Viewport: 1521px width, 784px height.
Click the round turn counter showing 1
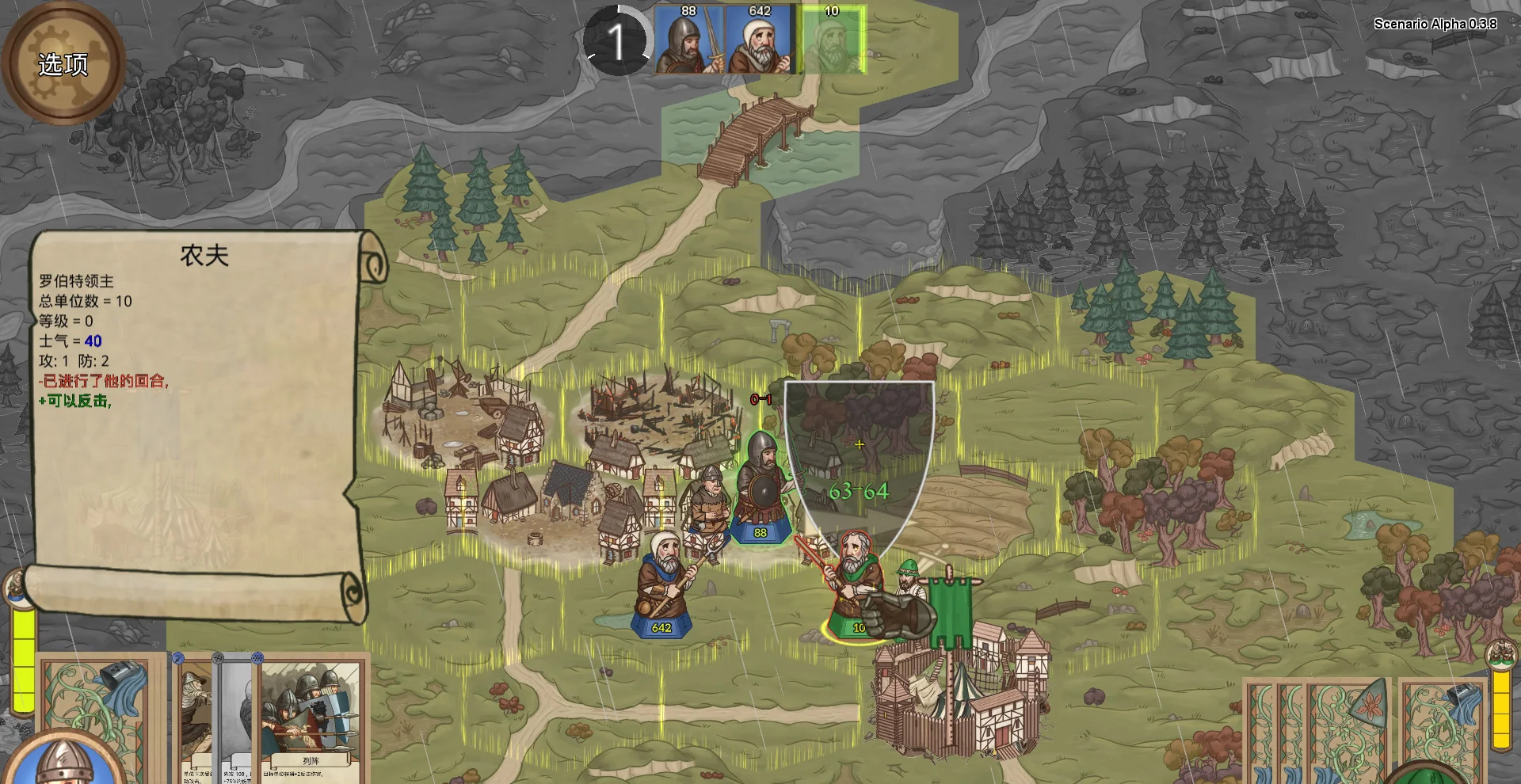616,41
